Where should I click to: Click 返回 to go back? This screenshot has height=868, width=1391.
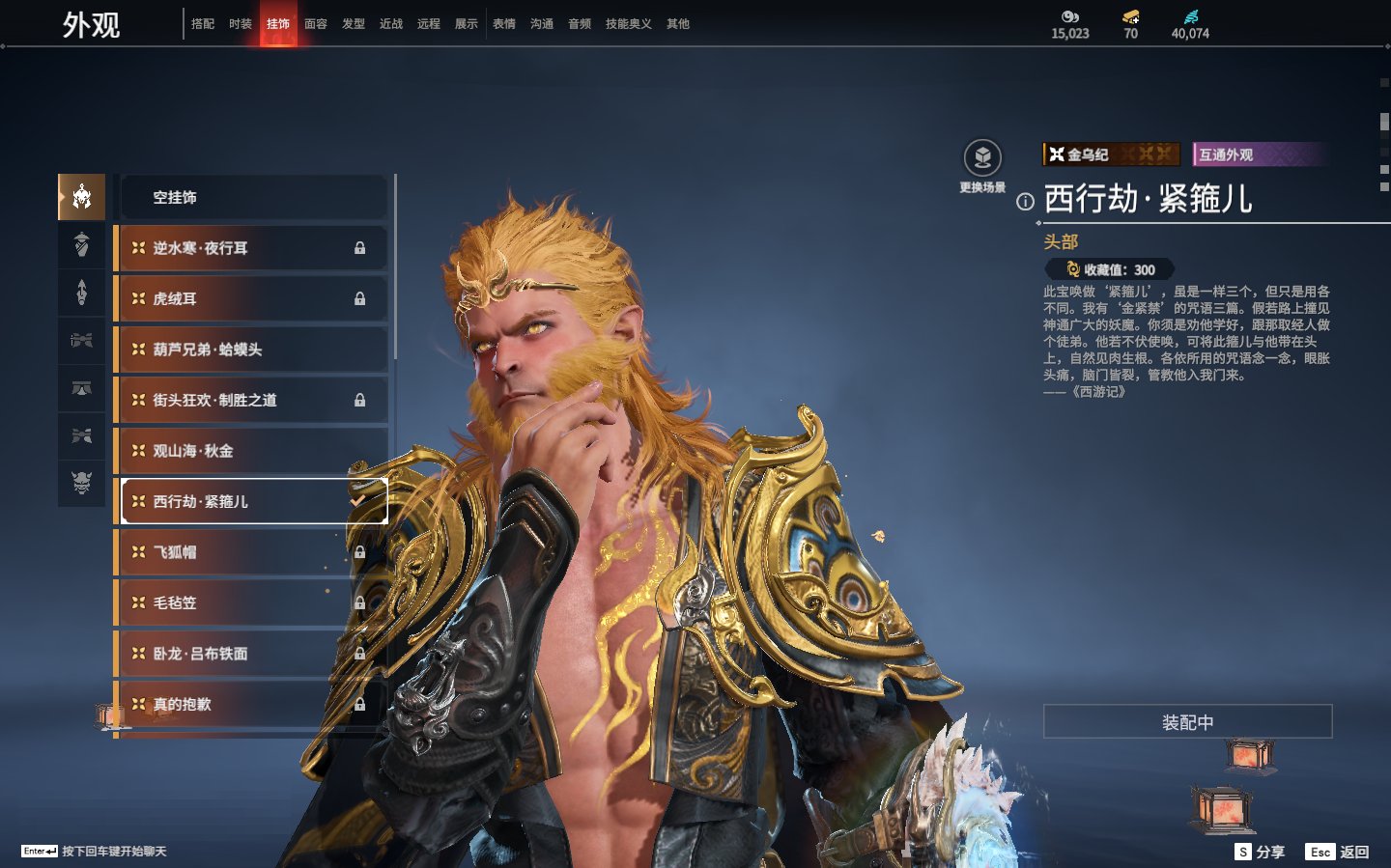click(1338, 852)
